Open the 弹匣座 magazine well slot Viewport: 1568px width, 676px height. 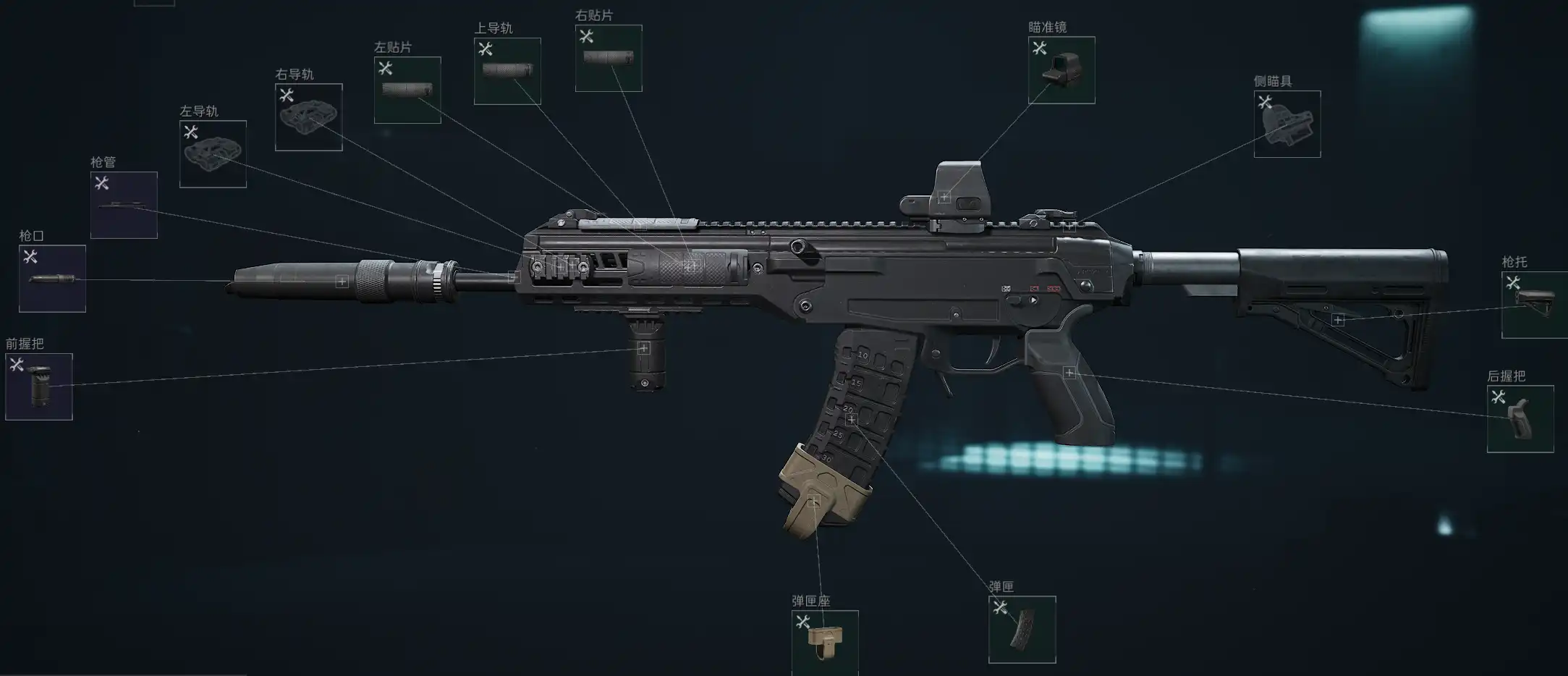coord(825,643)
